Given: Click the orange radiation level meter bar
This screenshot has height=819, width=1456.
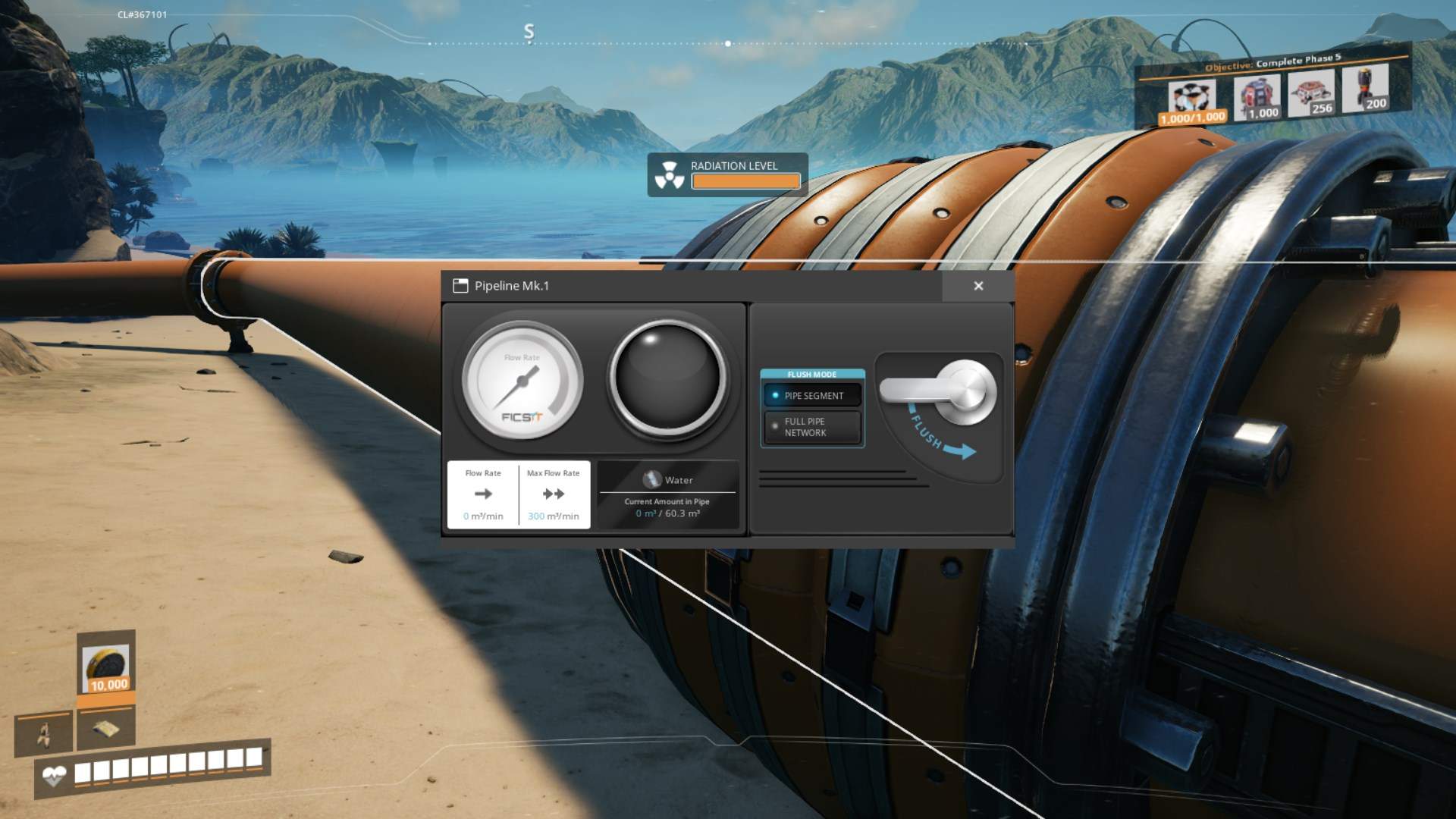Looking at the screenshot, I should click(x=745, y=180).
